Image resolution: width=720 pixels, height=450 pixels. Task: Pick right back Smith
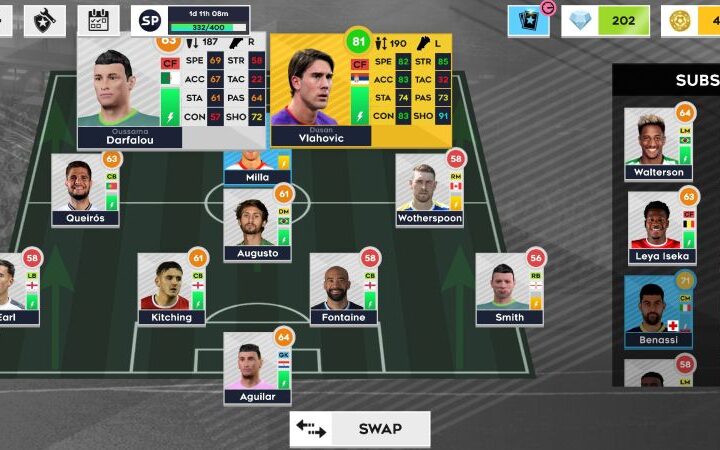509,288
